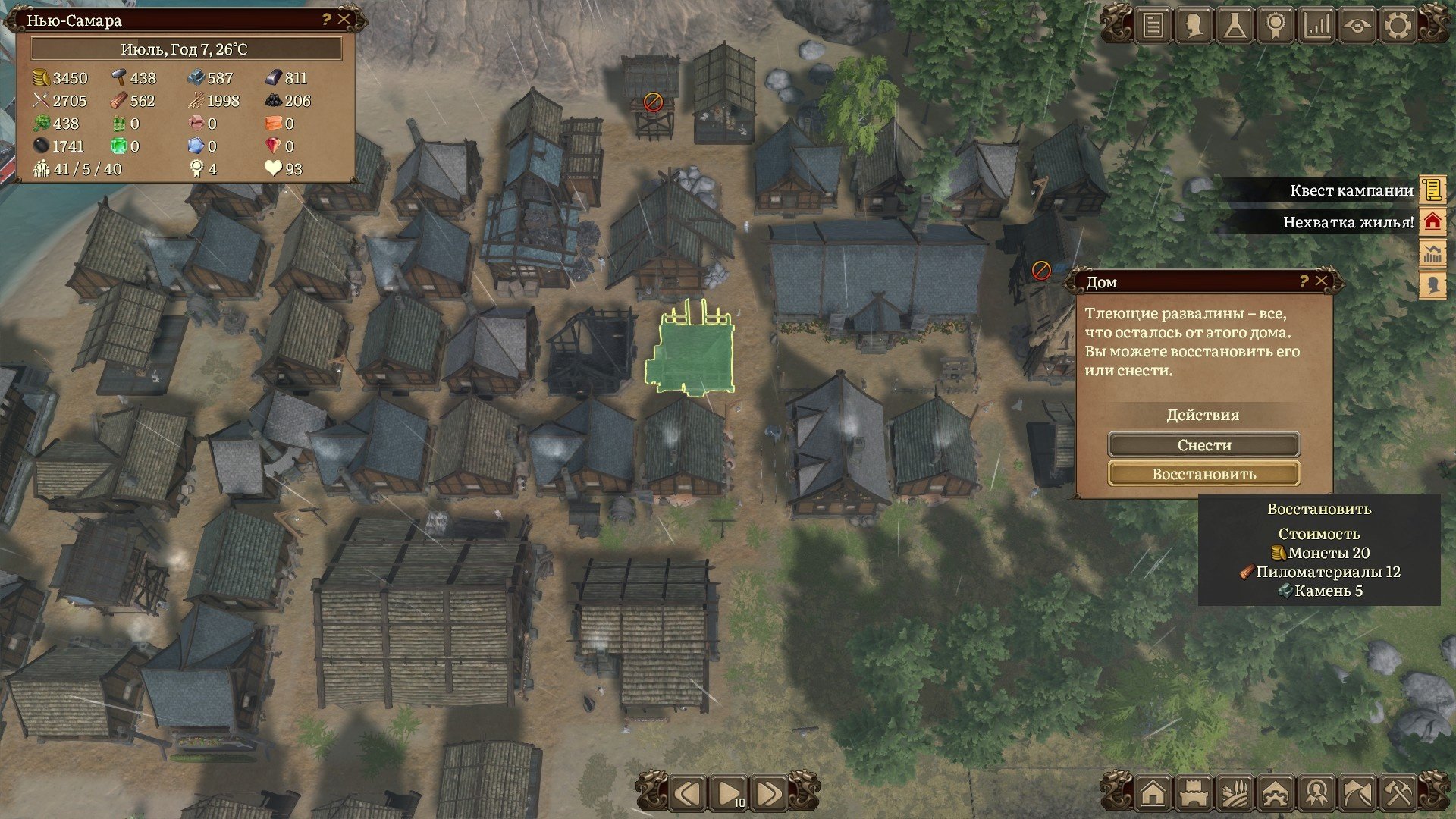Select the axe and pickaxe tool
1456x819 pixels.
pos(1398,794)
